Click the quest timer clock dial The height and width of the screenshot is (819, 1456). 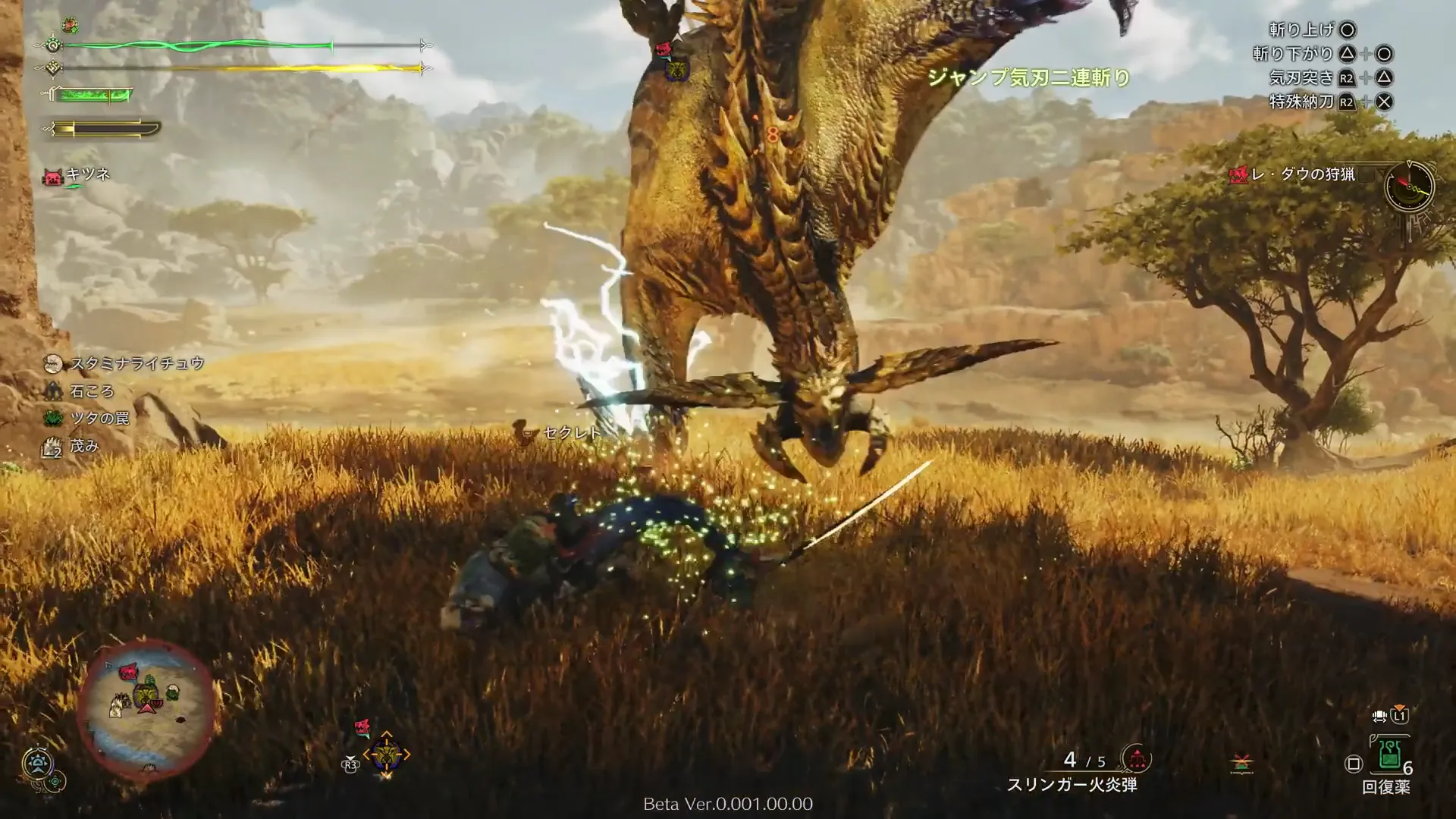1409,186
